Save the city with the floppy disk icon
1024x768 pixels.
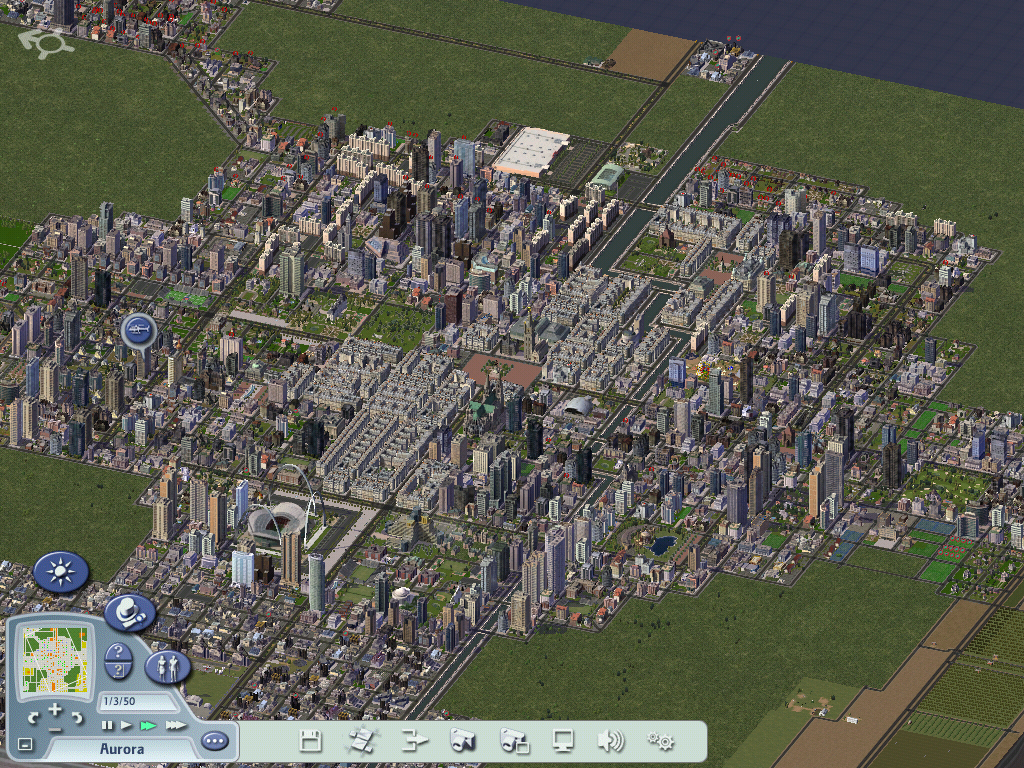311,741
